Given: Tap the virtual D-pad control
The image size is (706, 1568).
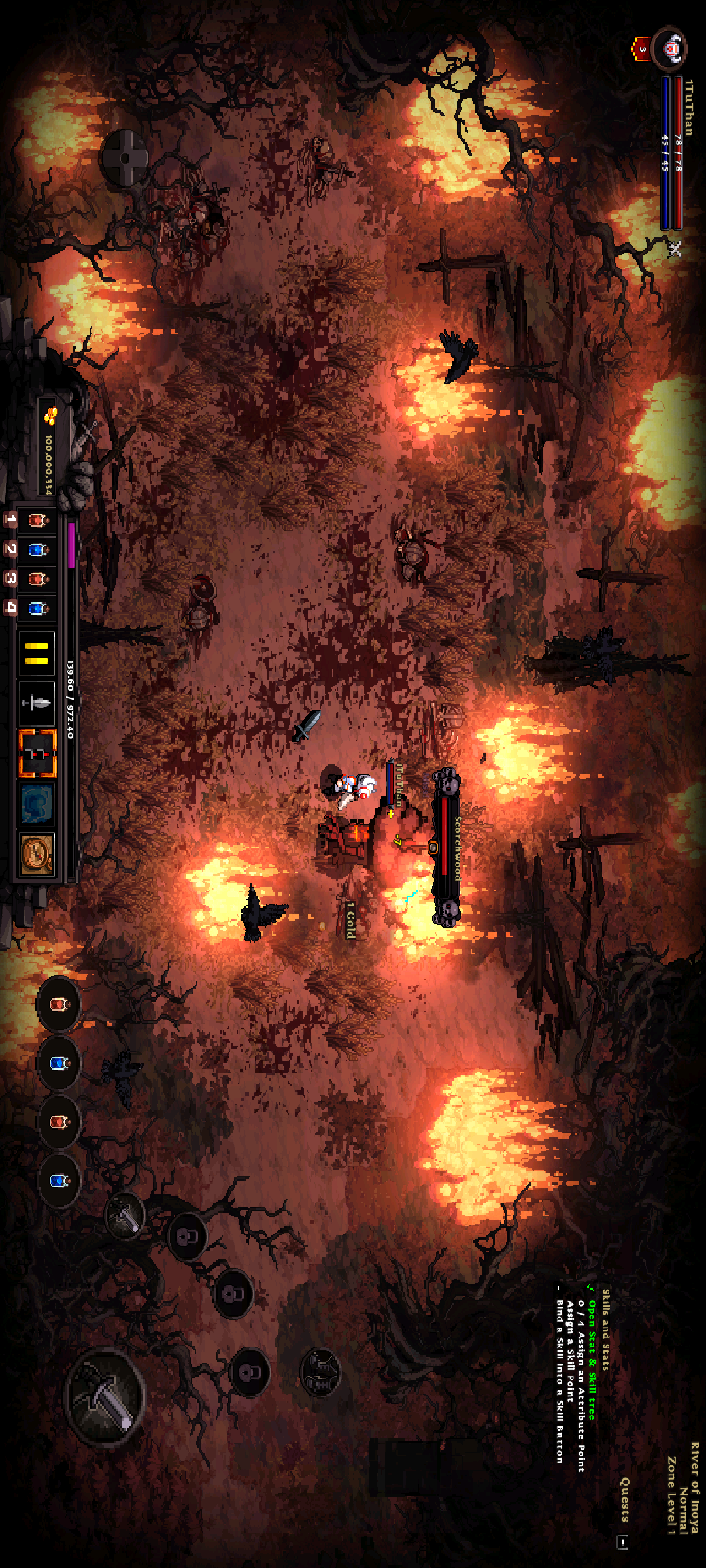Looking at the screenshot, I should 124,157.
